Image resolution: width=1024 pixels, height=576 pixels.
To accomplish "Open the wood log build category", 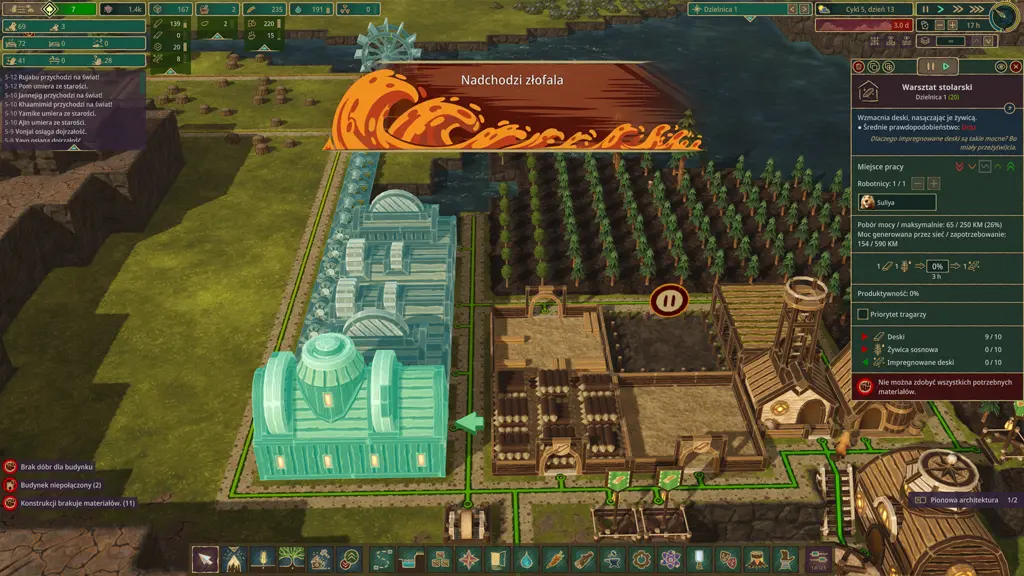I will point(584,559).
